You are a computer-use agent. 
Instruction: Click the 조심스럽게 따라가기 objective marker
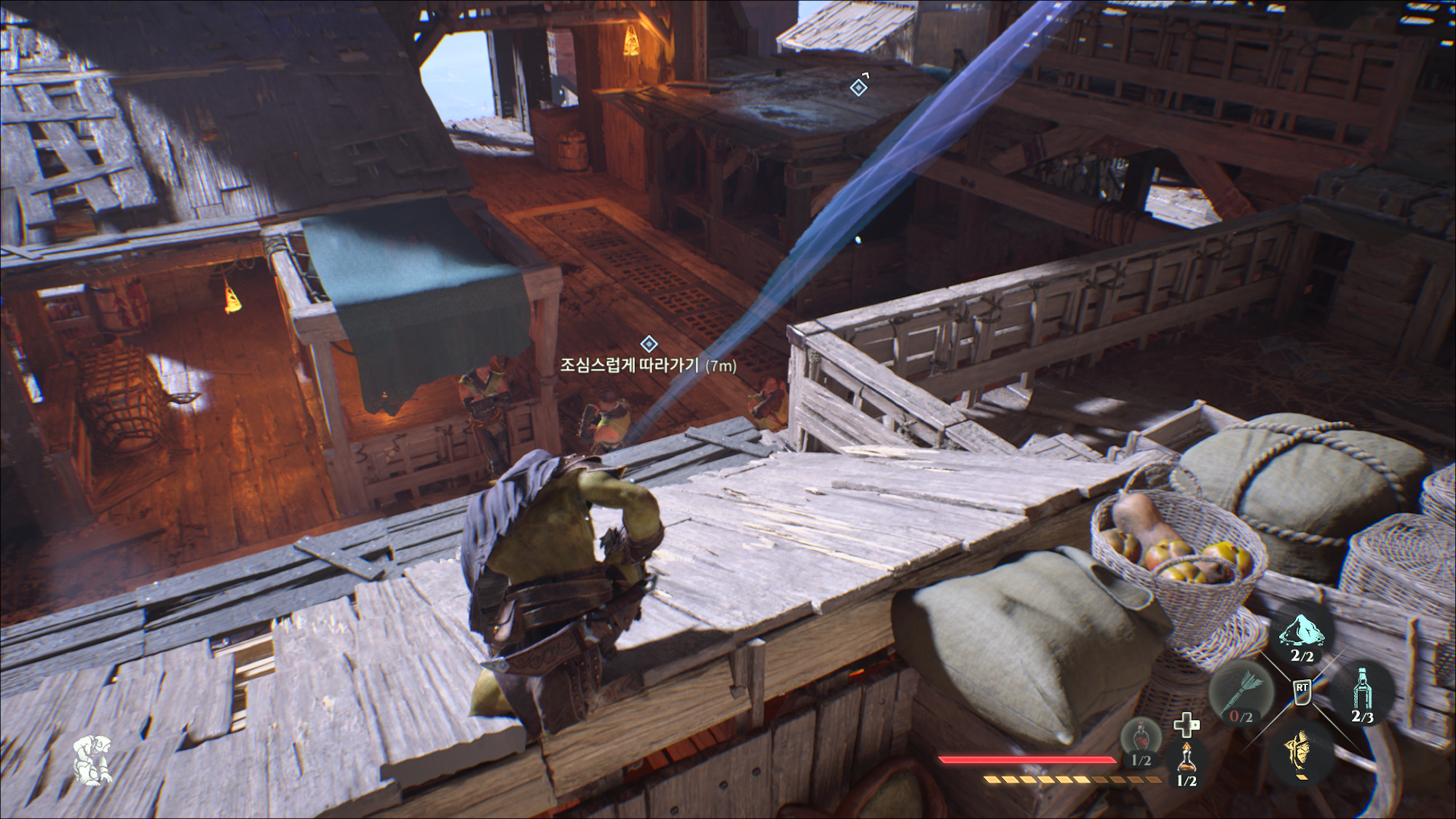(649, 344)
